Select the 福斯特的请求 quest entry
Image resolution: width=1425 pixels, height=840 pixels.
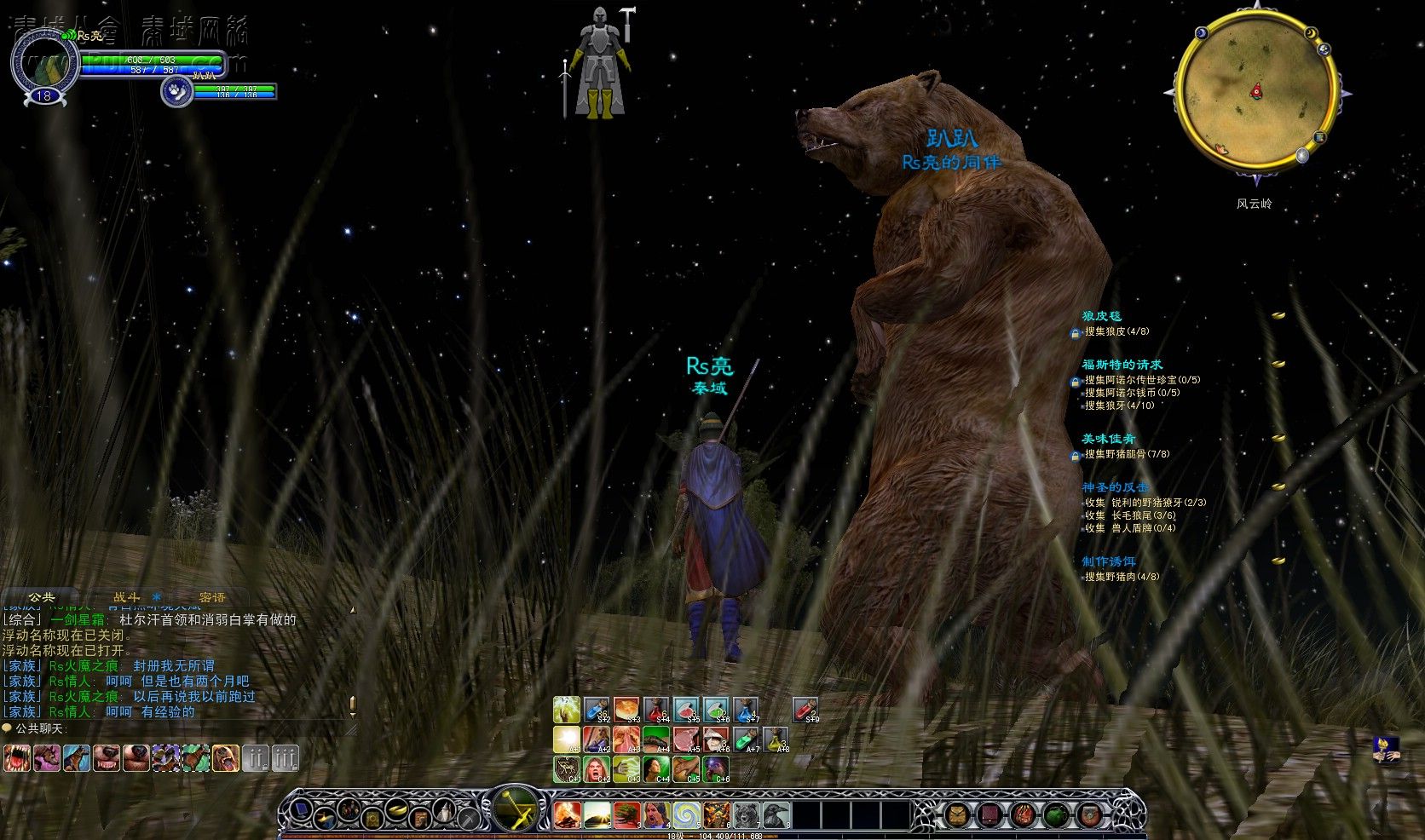pyautogui.click(x=1122, y=365)
